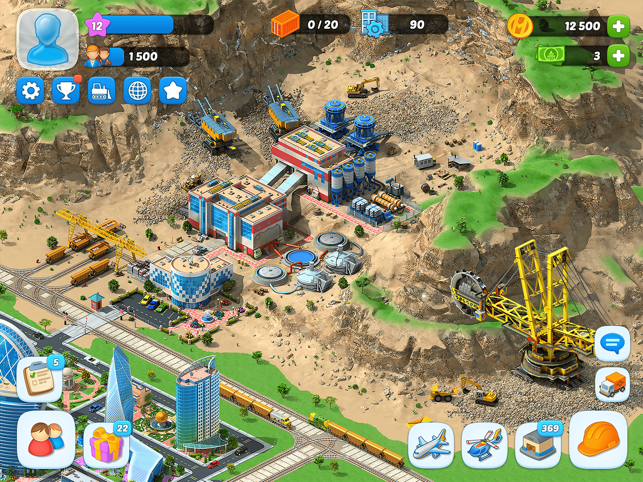Tap the bulldozer icon button
This screenshot has height=482, width=643.
pyautogui.click(x=102, y=91)
